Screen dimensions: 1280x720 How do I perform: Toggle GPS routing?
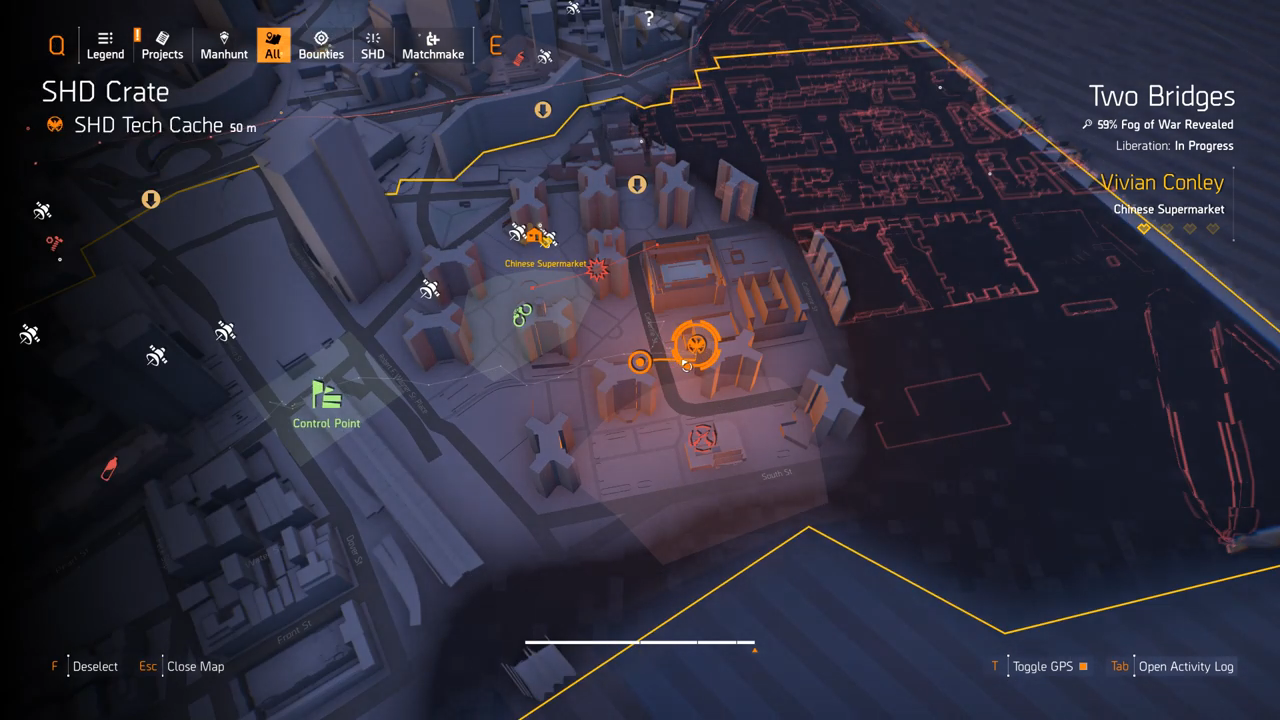(x=1042, y=666)
